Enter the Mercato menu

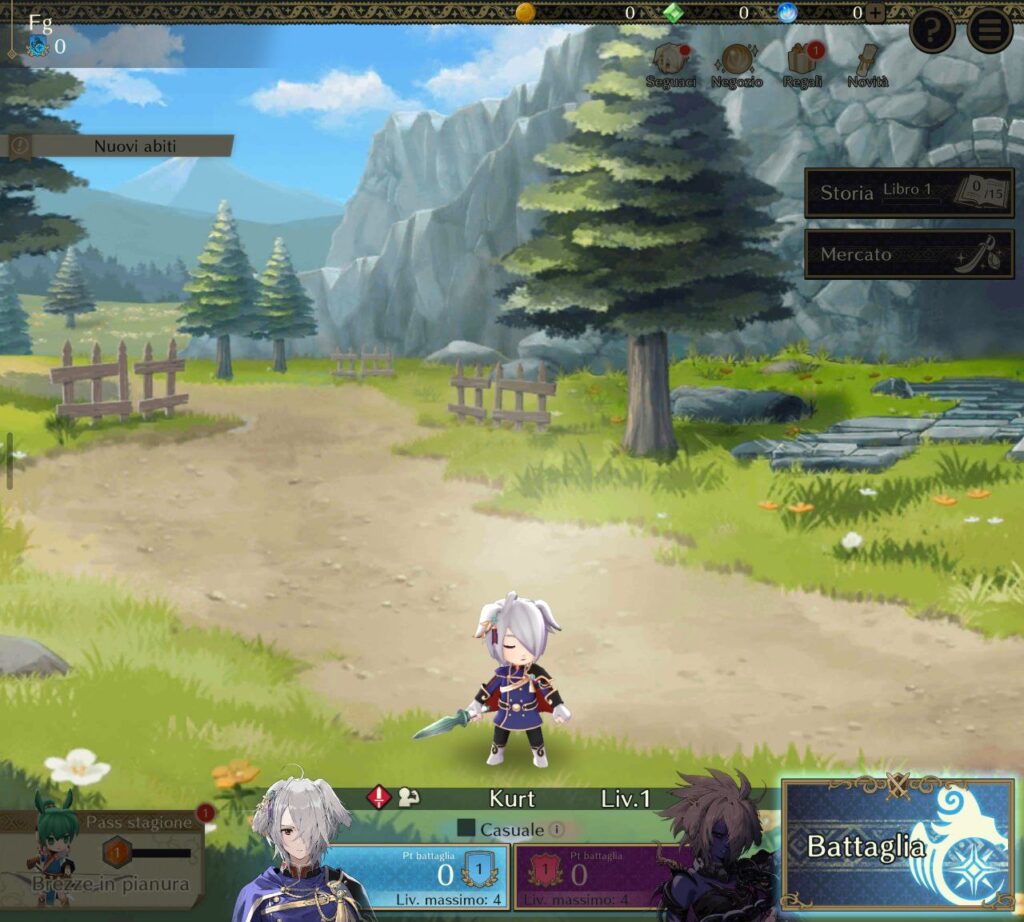(x=909, y=254)
